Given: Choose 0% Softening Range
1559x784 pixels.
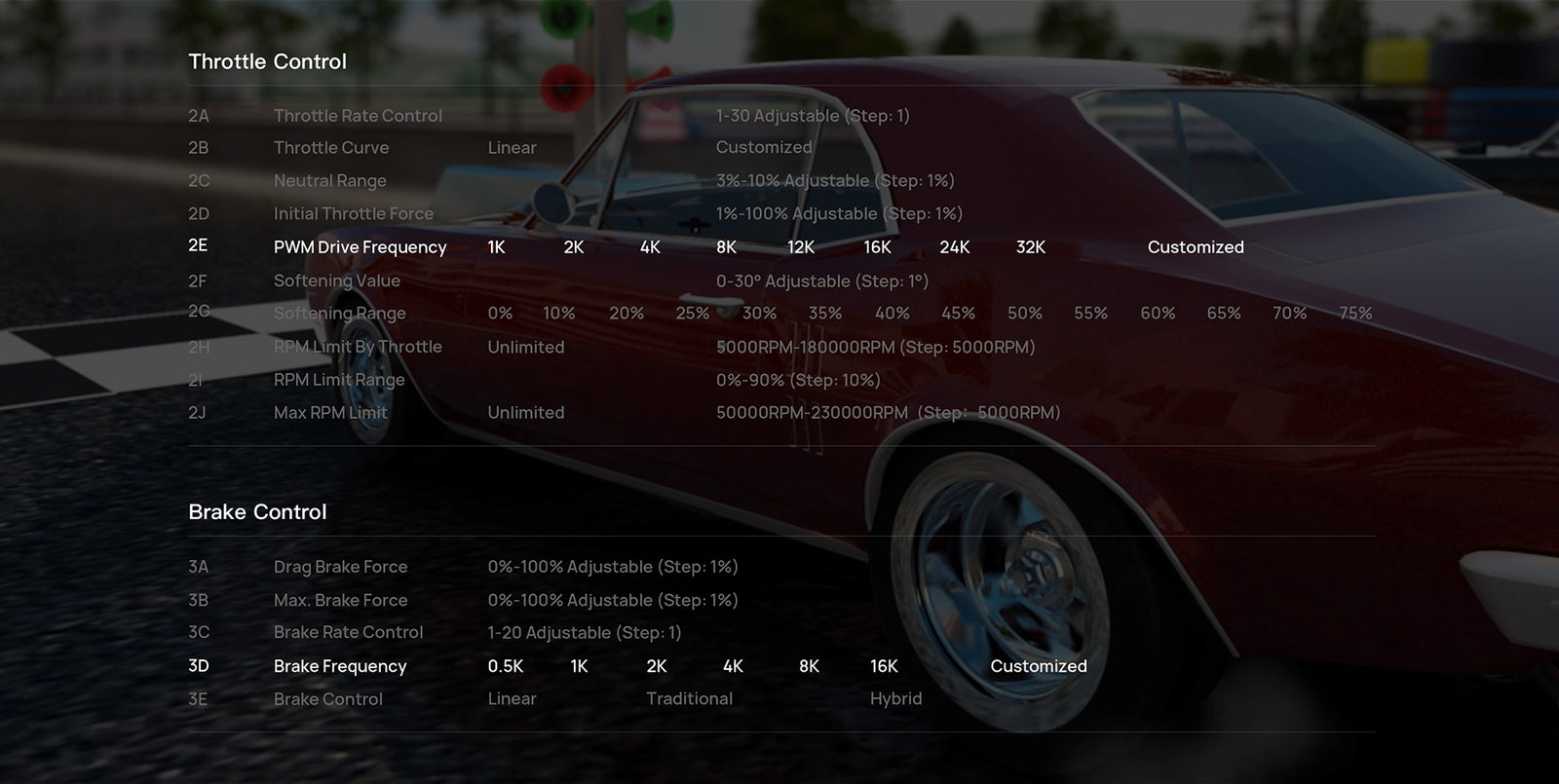Looking at the screenshot, I should tap(500, 314).
